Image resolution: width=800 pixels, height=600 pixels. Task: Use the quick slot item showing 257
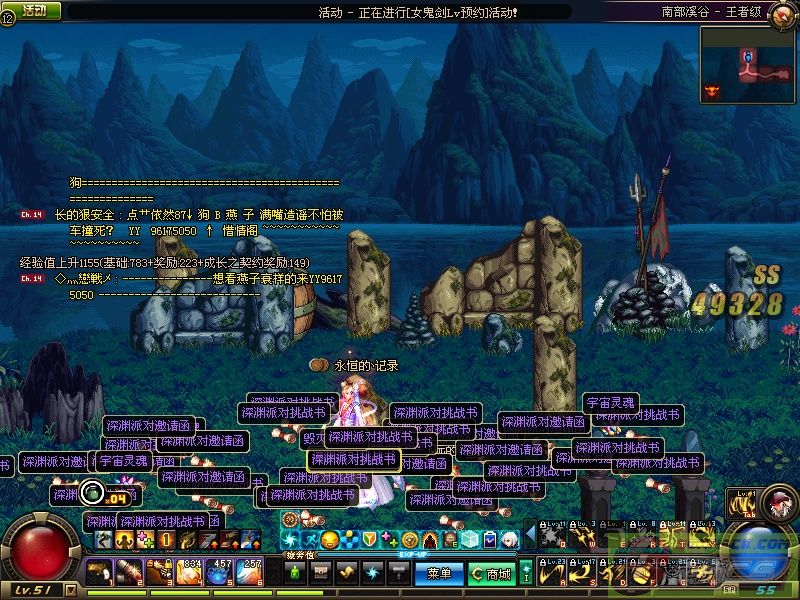point(251,573)
